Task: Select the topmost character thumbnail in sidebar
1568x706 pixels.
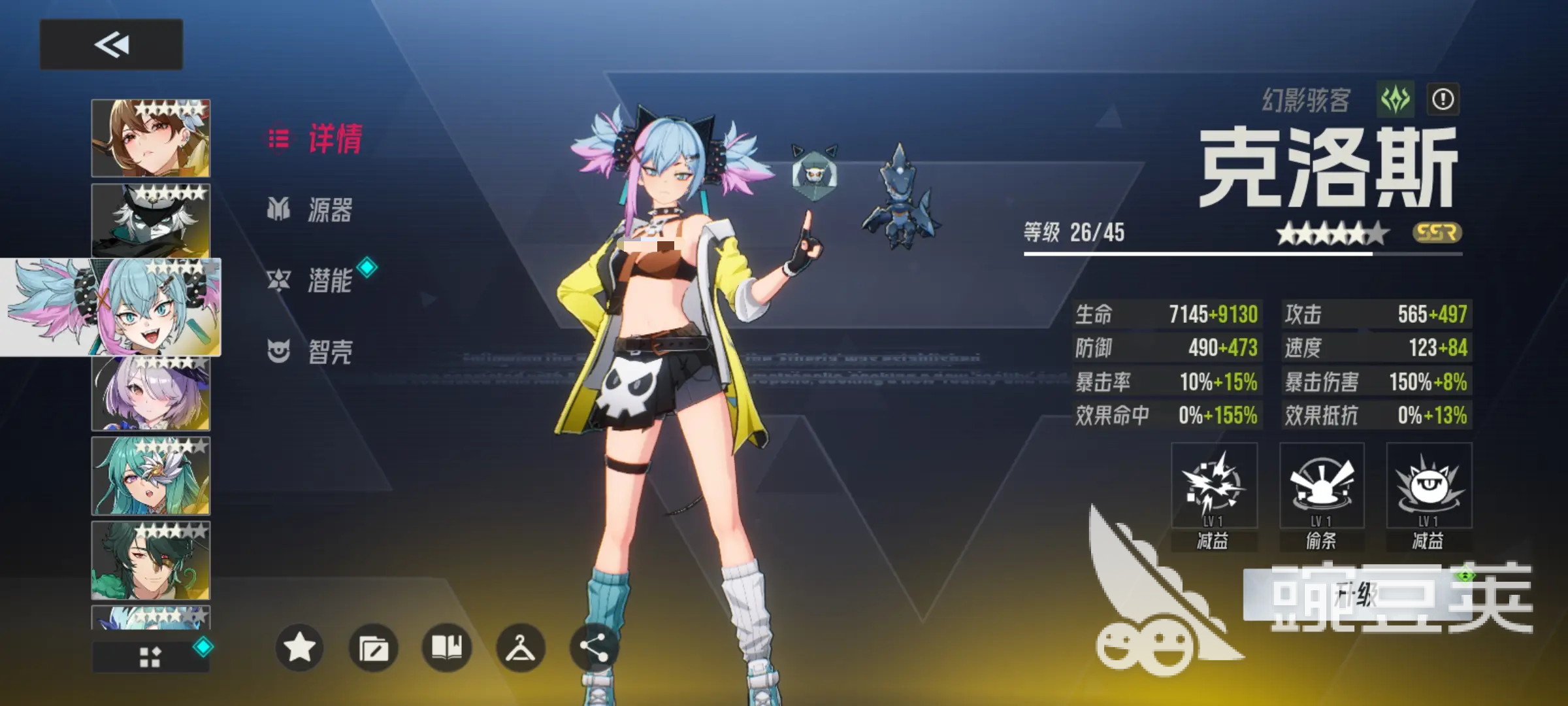Action: pos(150,139)
